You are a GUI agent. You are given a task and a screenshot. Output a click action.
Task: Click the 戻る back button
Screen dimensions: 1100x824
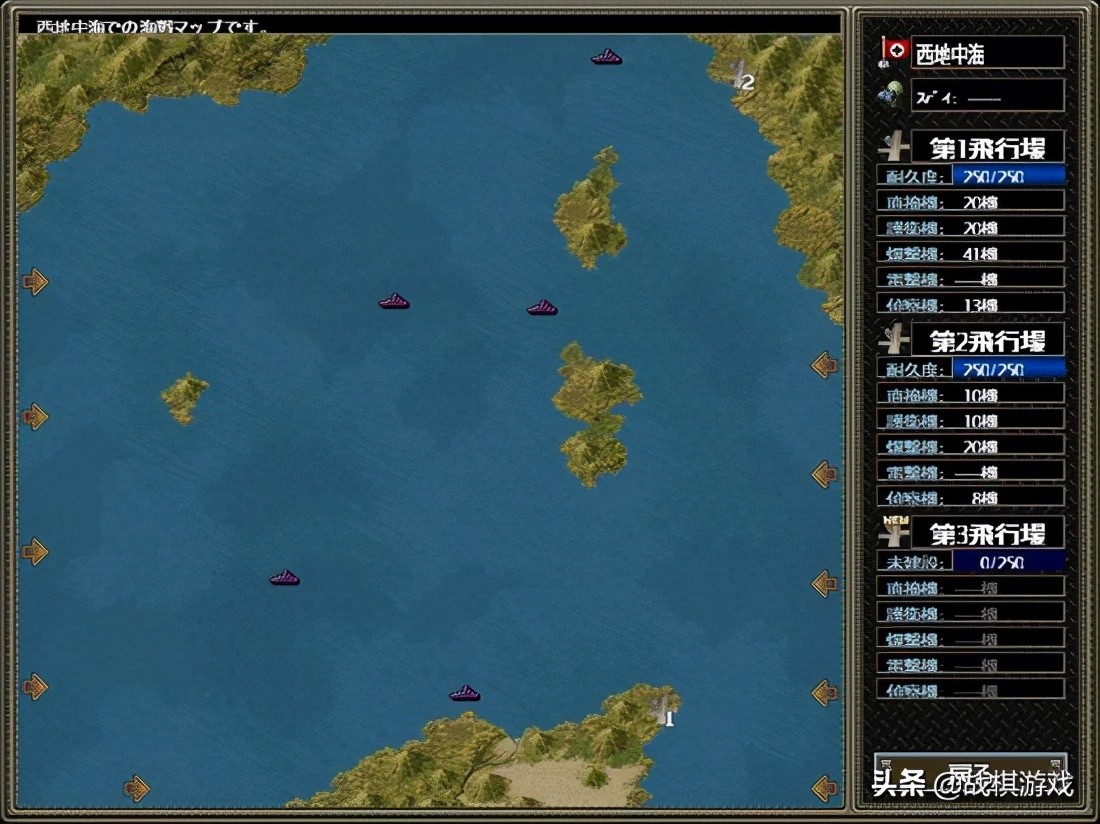pos(970,770)
